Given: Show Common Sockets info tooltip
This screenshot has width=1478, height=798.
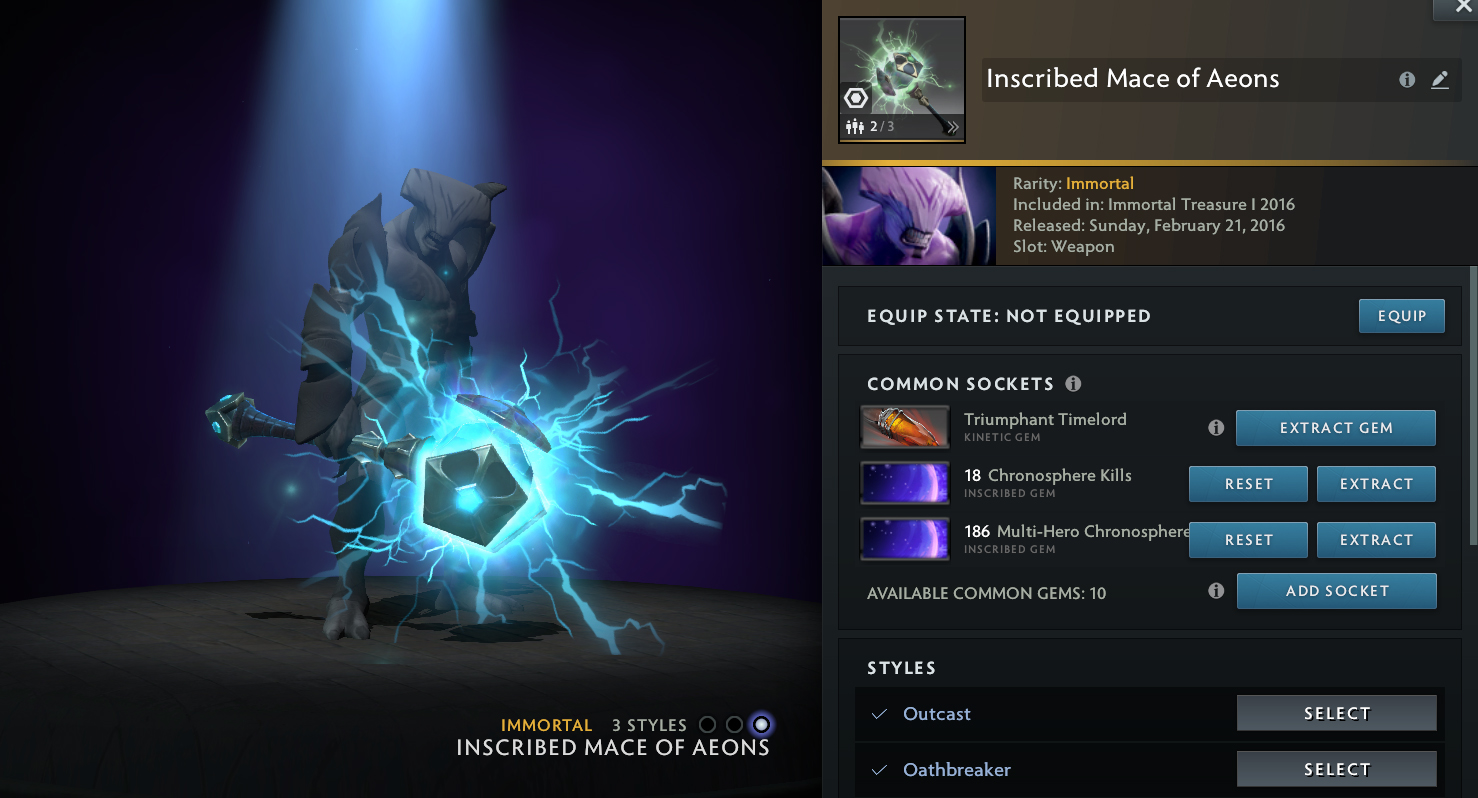Looking at the screenshot, I should 1073,384.
